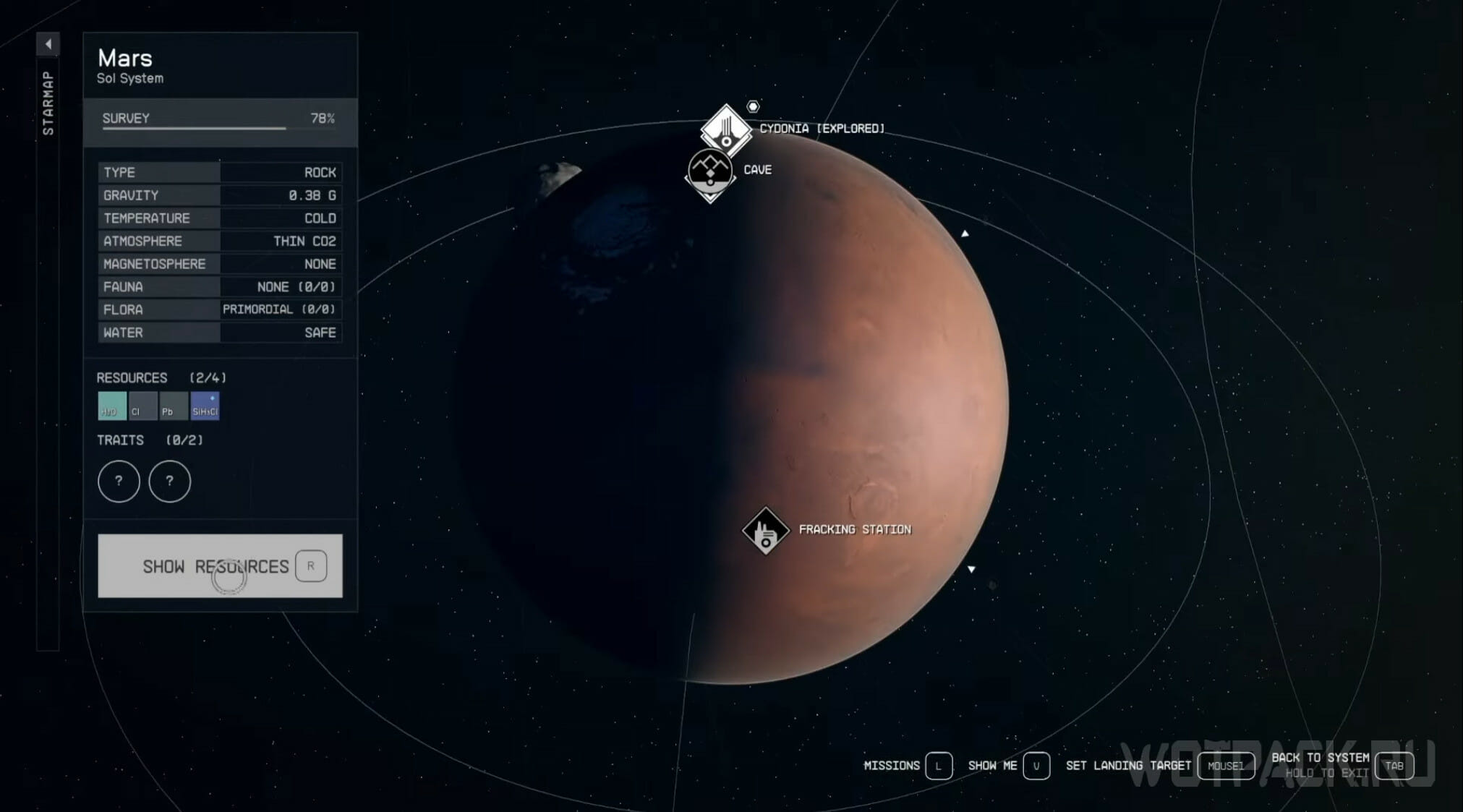The height and width of the screenshot is (812, 1463).
Task: Choose the Pb lead resource tile
Action: (174, 406)
